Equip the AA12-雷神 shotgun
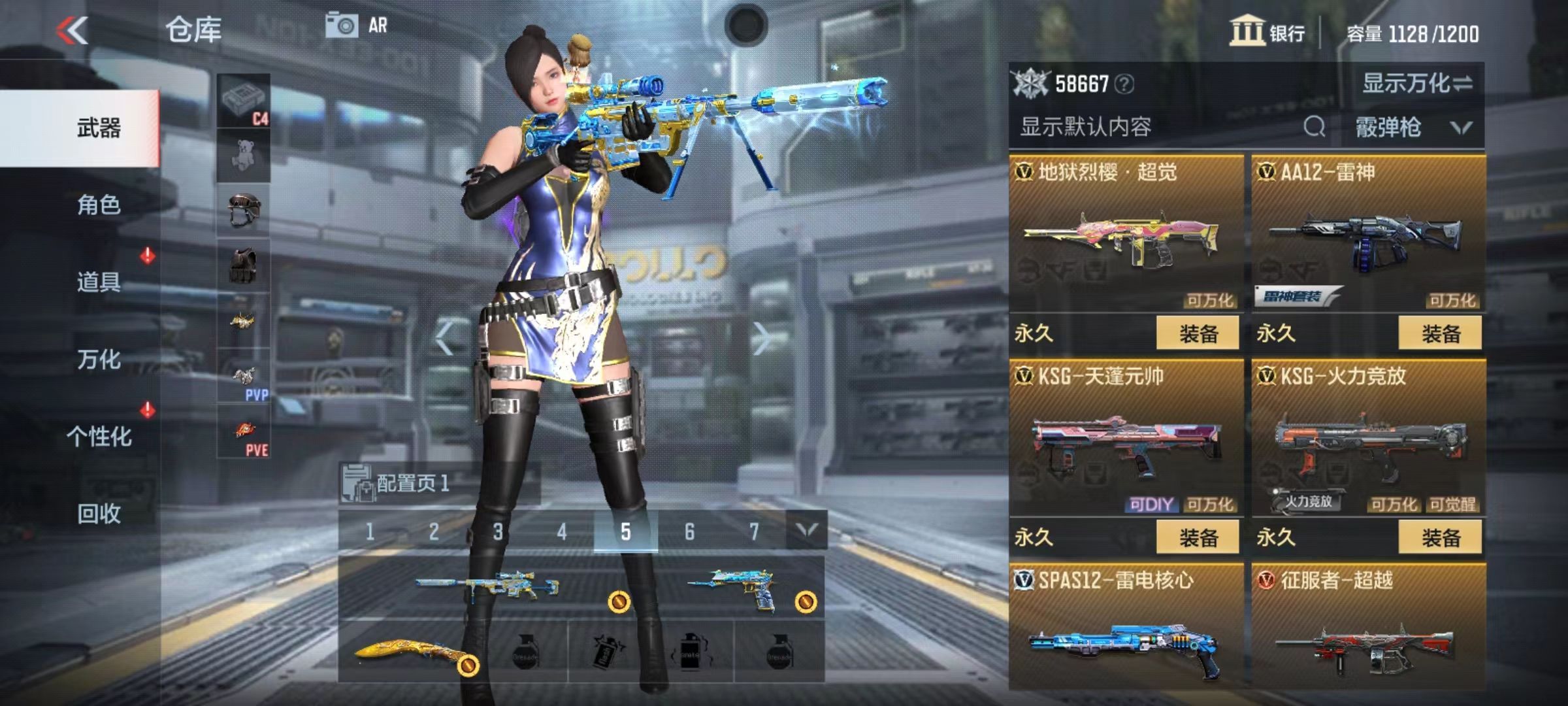The height and width of the screenshot is (706, 1568). (x=1440, y=333)
